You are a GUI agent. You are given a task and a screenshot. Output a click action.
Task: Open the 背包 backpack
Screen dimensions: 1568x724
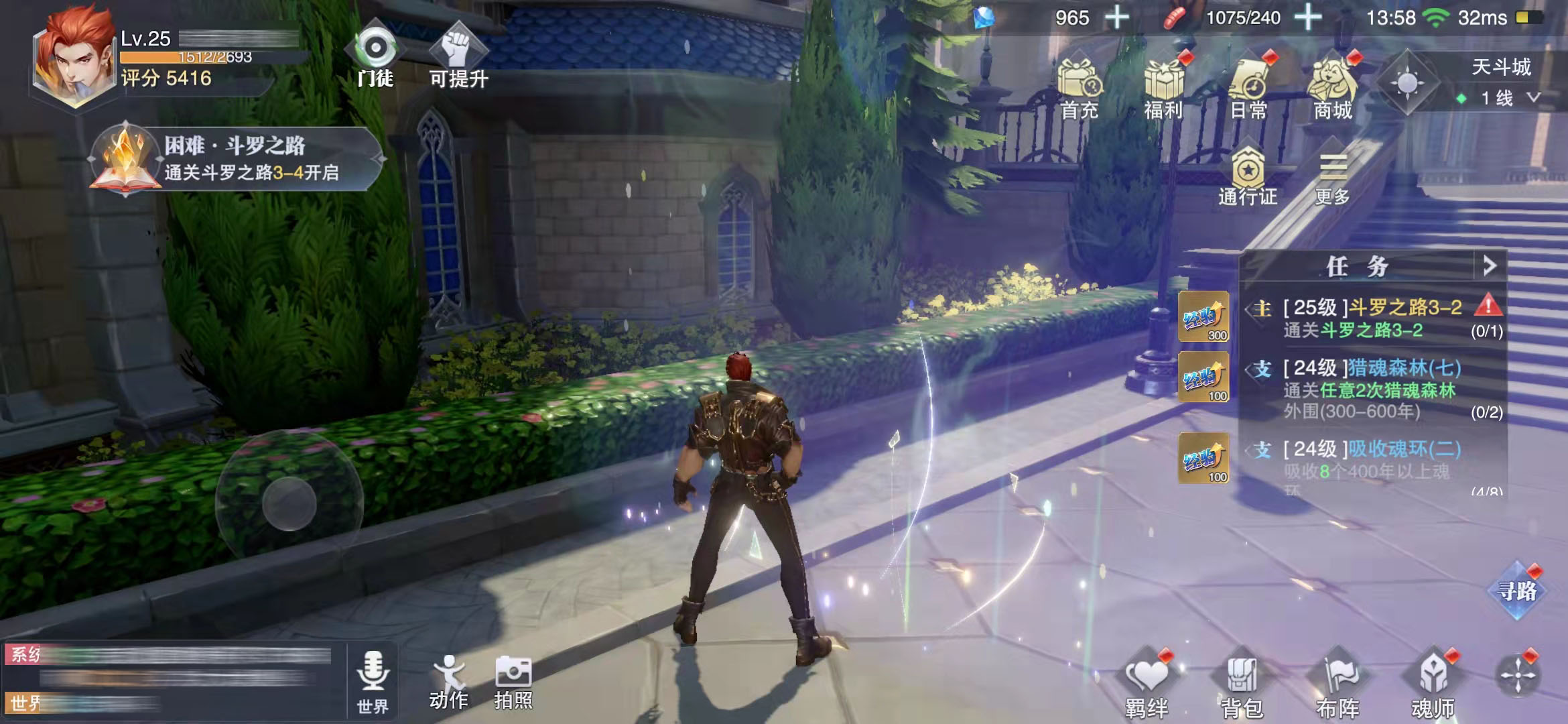point(1242,685)
